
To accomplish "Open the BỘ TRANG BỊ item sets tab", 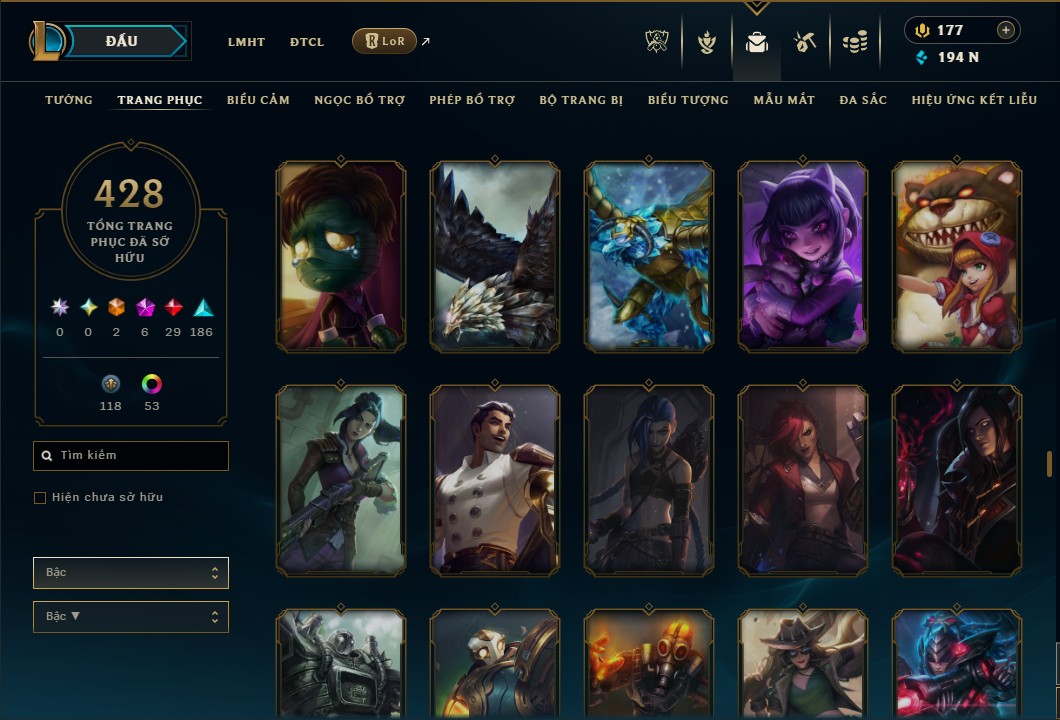I will (581, 100).
